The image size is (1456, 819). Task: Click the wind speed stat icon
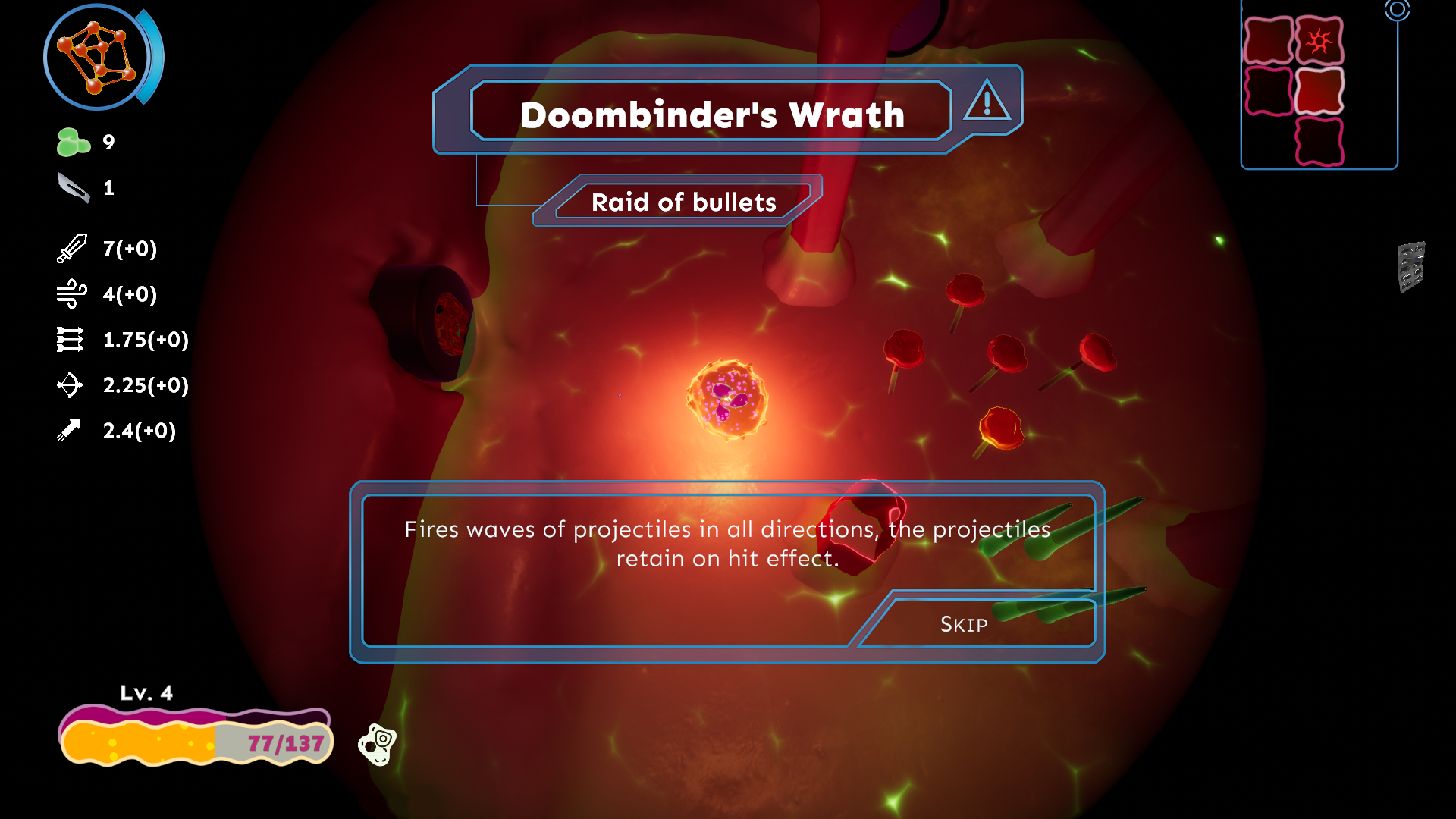71,294
